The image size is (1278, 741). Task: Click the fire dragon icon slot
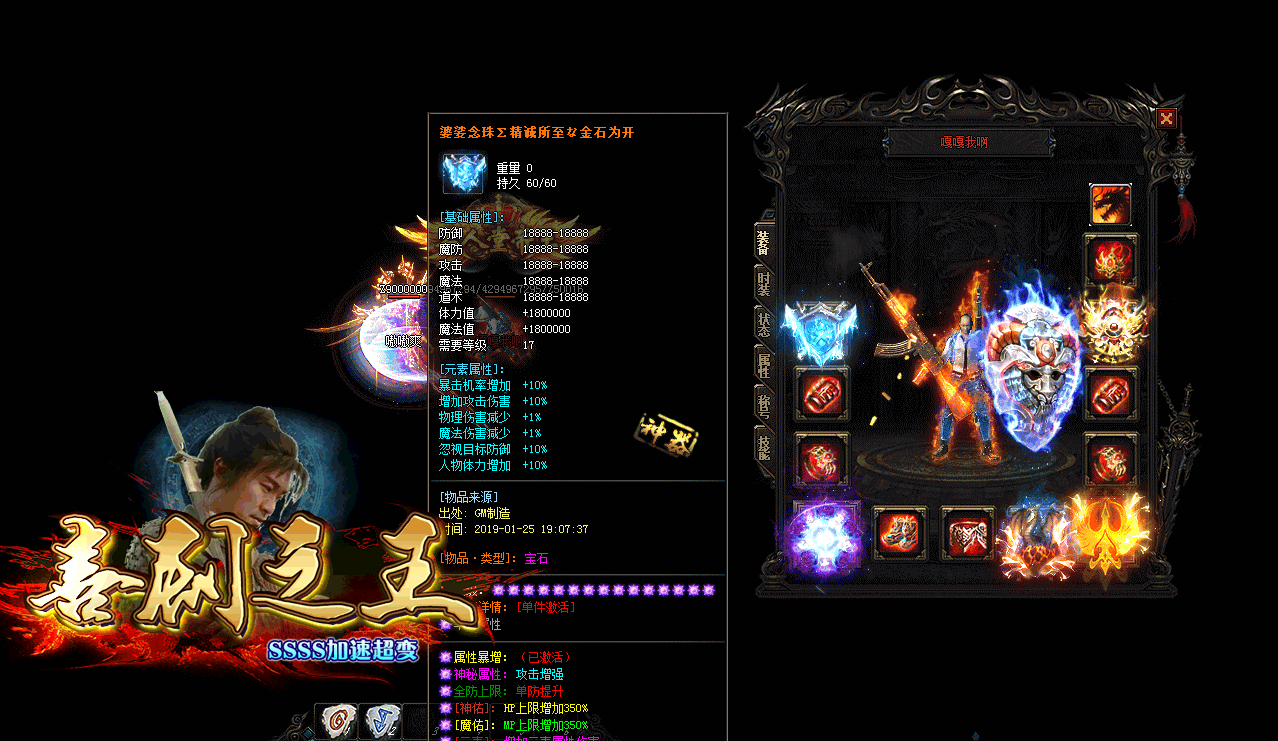[x=1110, y=205]
